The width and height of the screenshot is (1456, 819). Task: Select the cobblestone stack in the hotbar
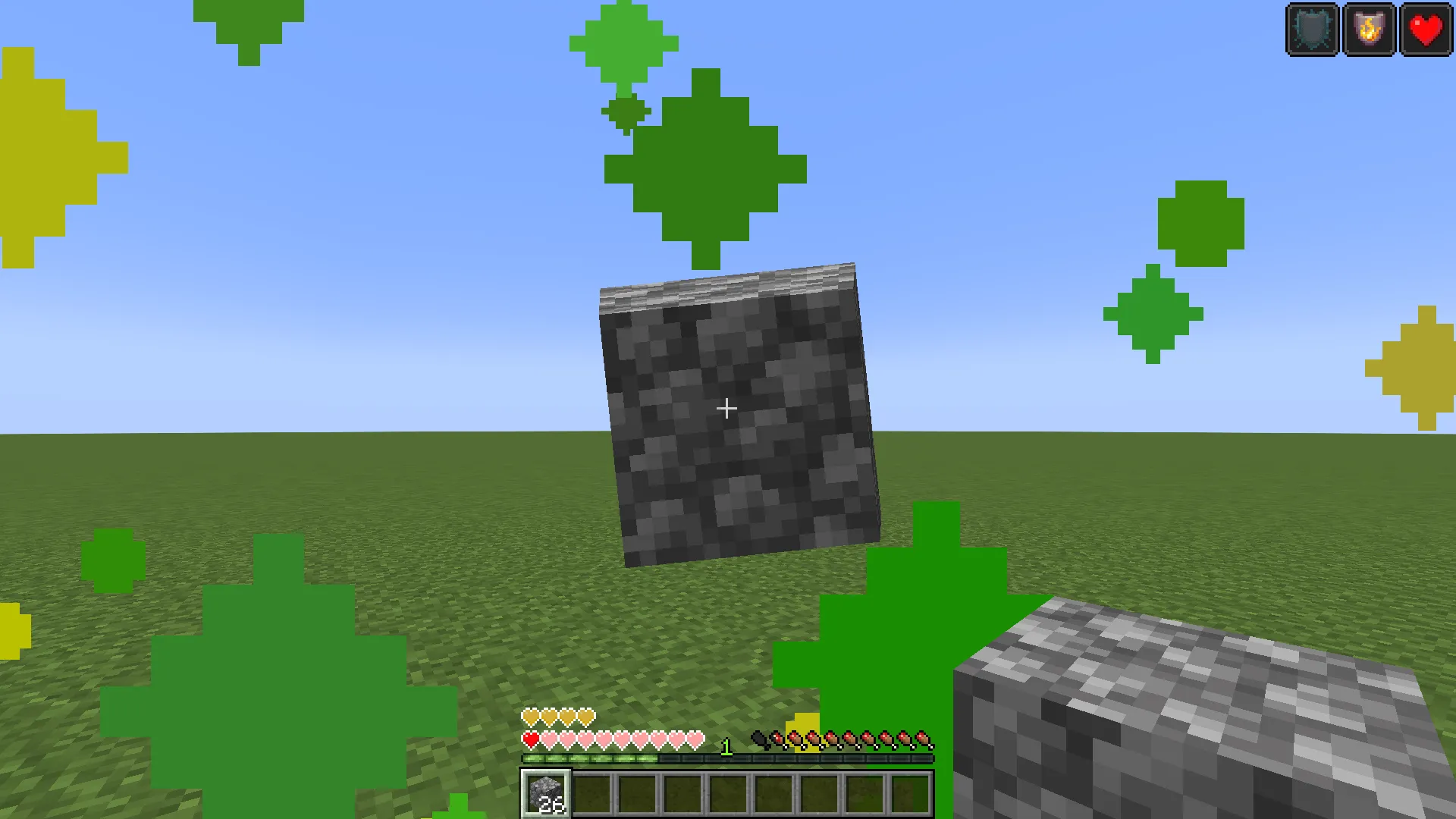point(544,792)
